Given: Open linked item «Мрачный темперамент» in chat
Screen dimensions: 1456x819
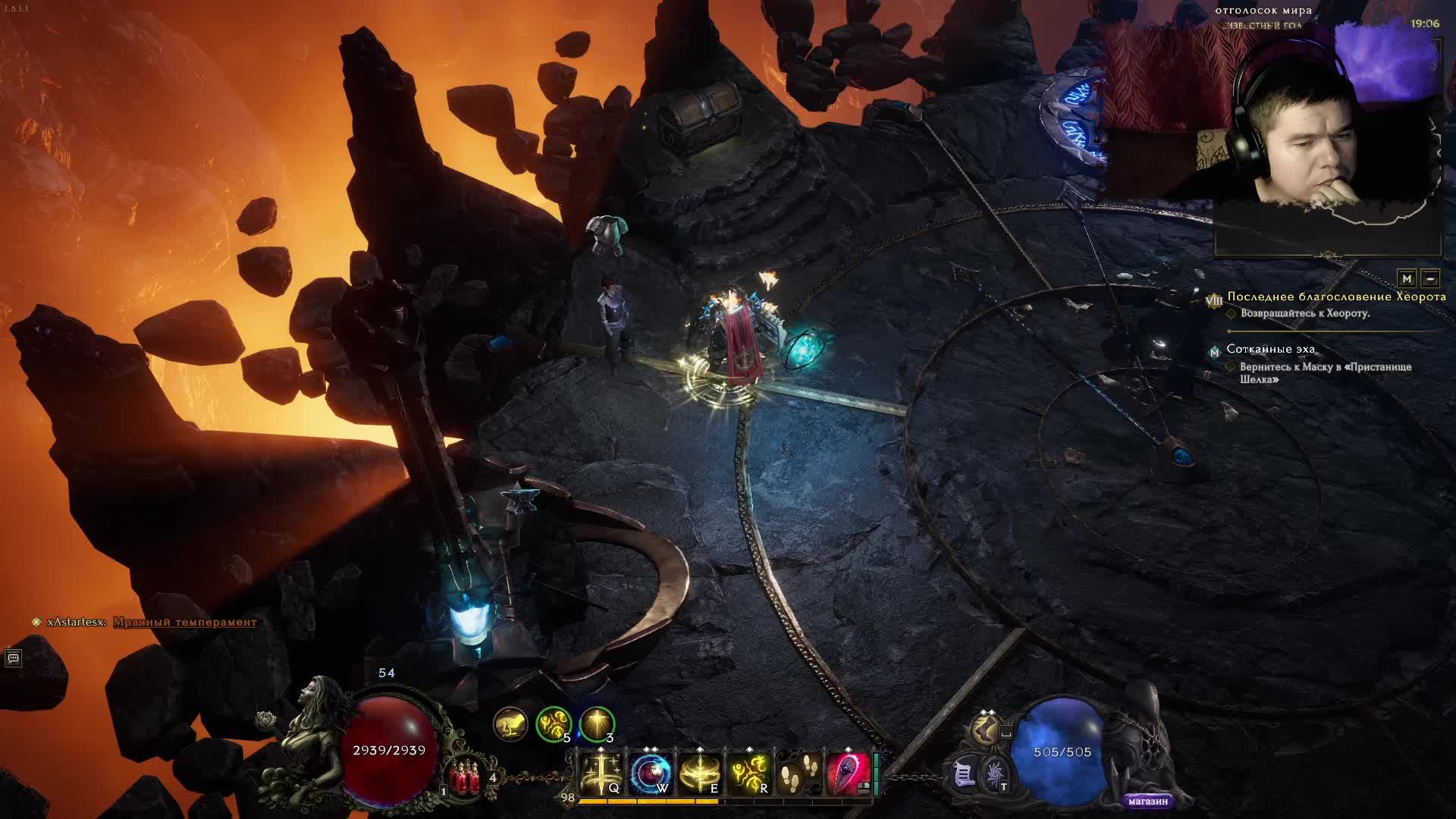Looking at the screenshot, I should tap(185, 622).
